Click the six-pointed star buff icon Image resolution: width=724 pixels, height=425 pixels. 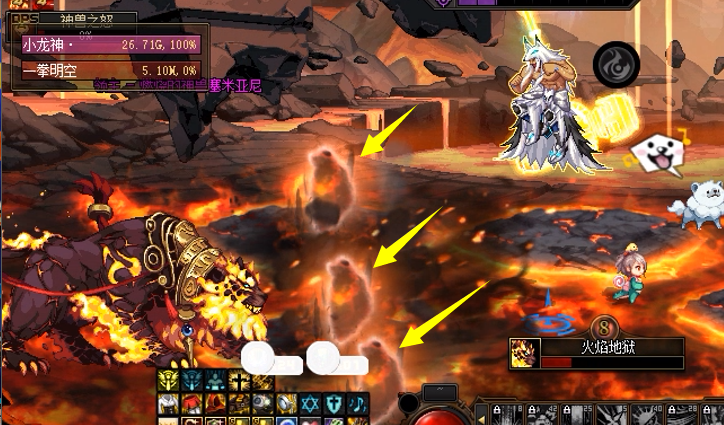click(310, 403)
